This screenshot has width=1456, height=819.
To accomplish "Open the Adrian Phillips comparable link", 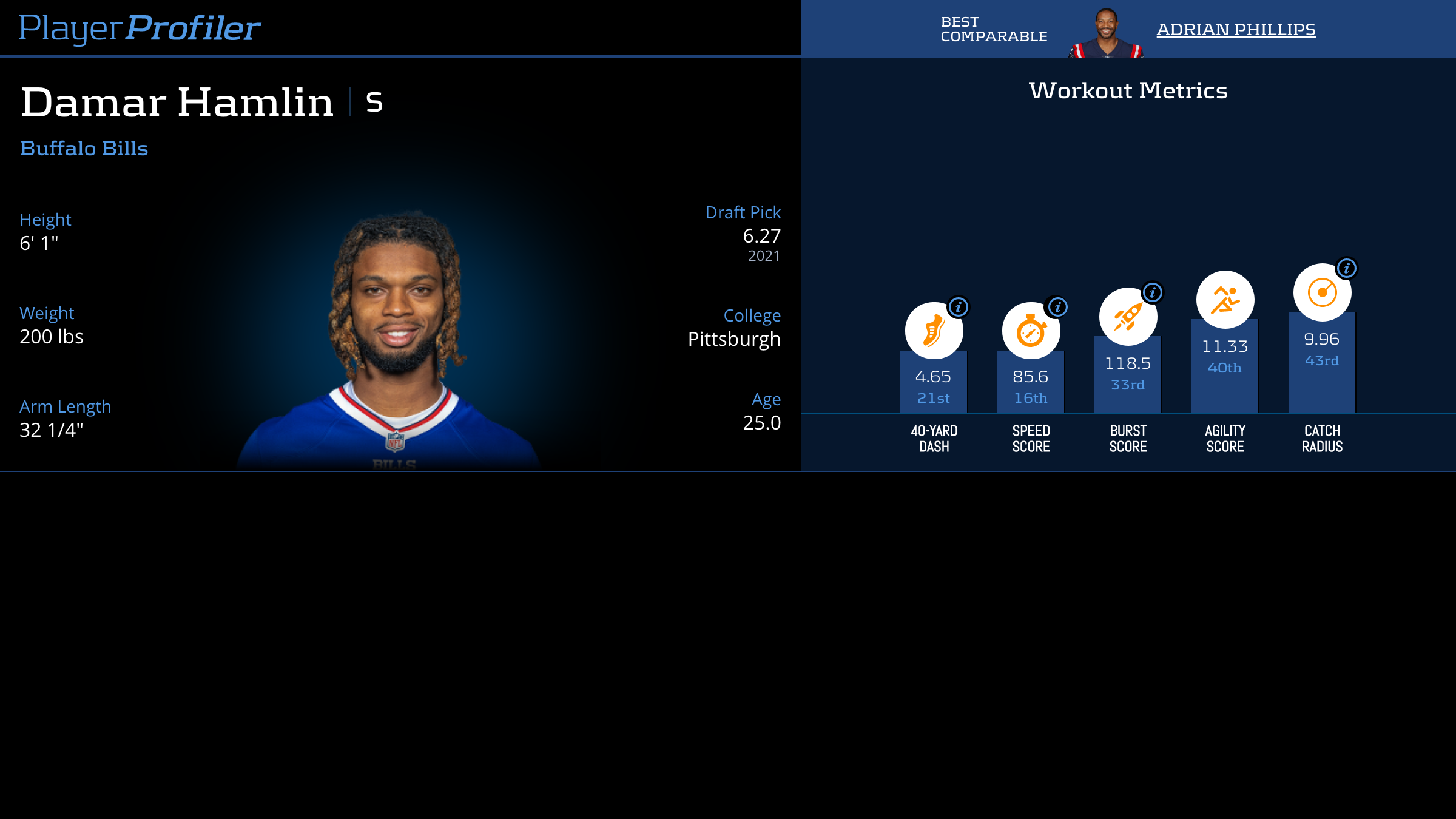I will pos(1236,29).
